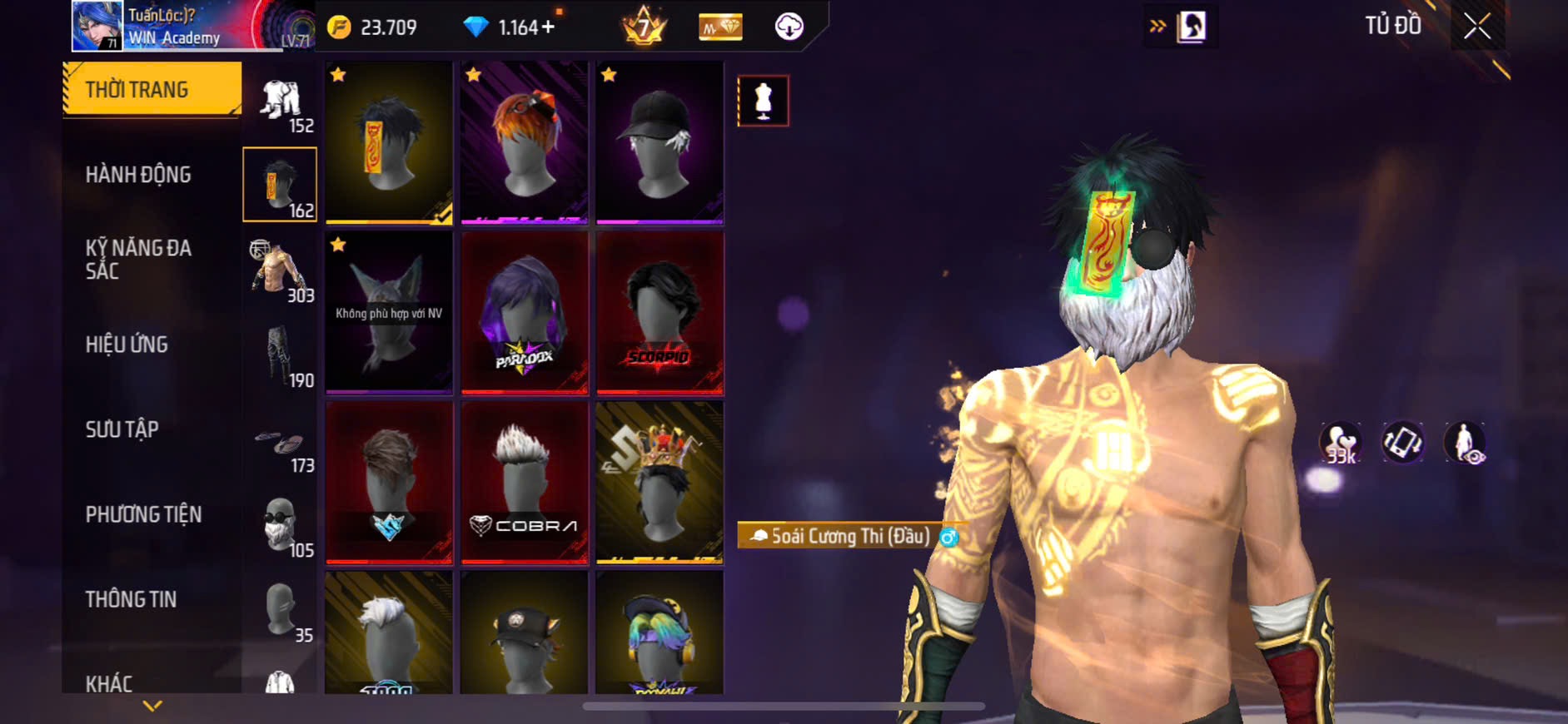Screen dimensions: 1568x724
Task: Add diamonds with the plus button
Action: coord(548,27)
